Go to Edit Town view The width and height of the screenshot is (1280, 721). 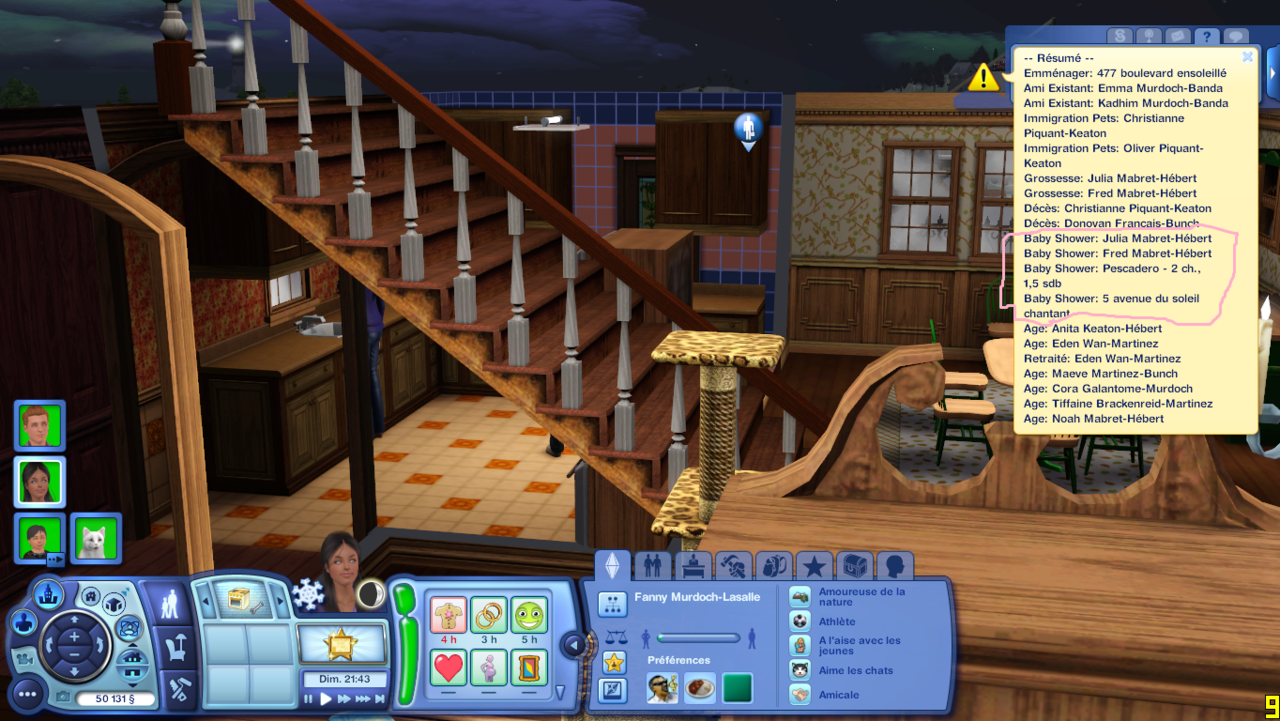[48, 595]
